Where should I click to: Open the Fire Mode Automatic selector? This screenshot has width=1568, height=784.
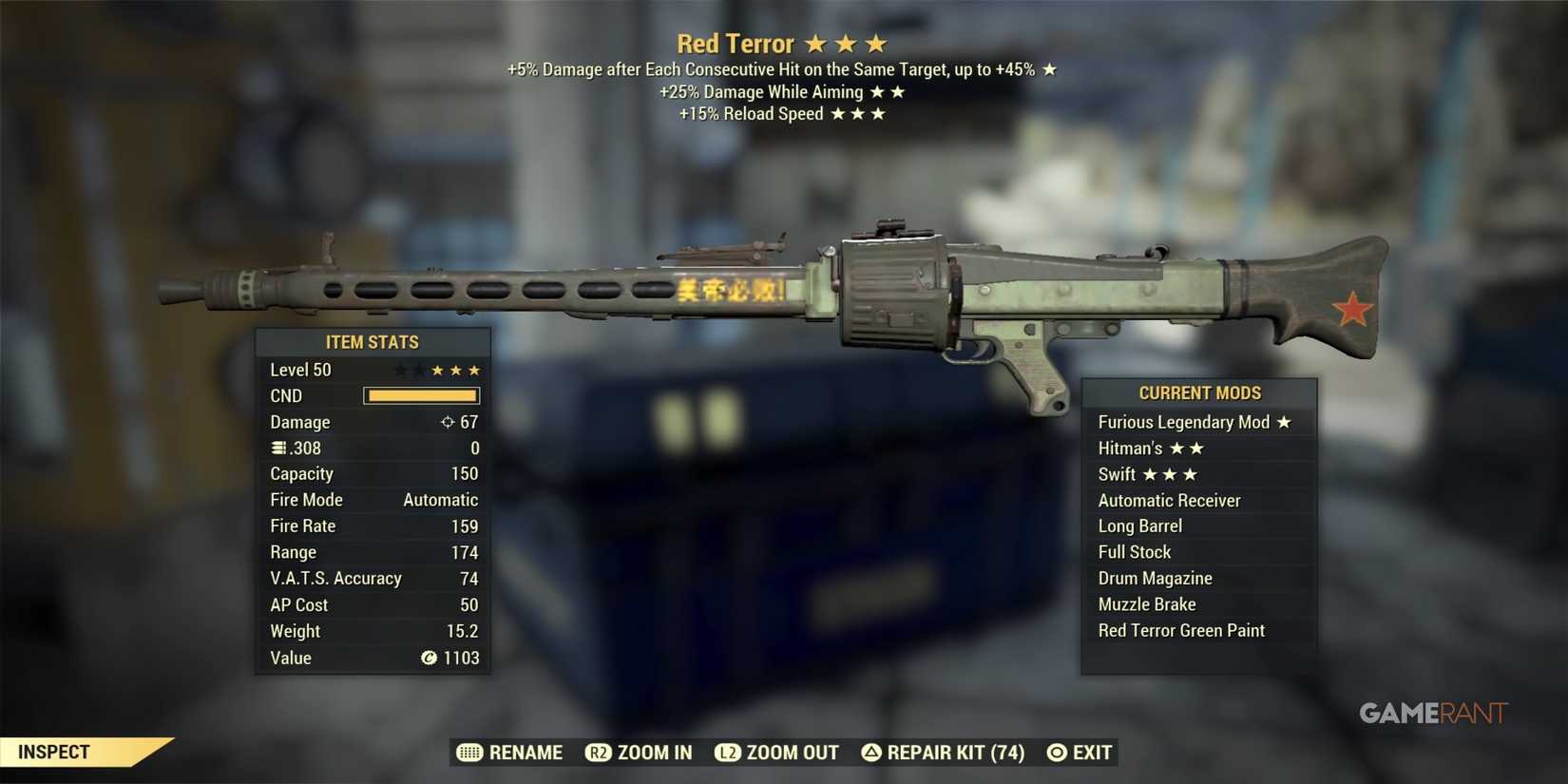441,499
